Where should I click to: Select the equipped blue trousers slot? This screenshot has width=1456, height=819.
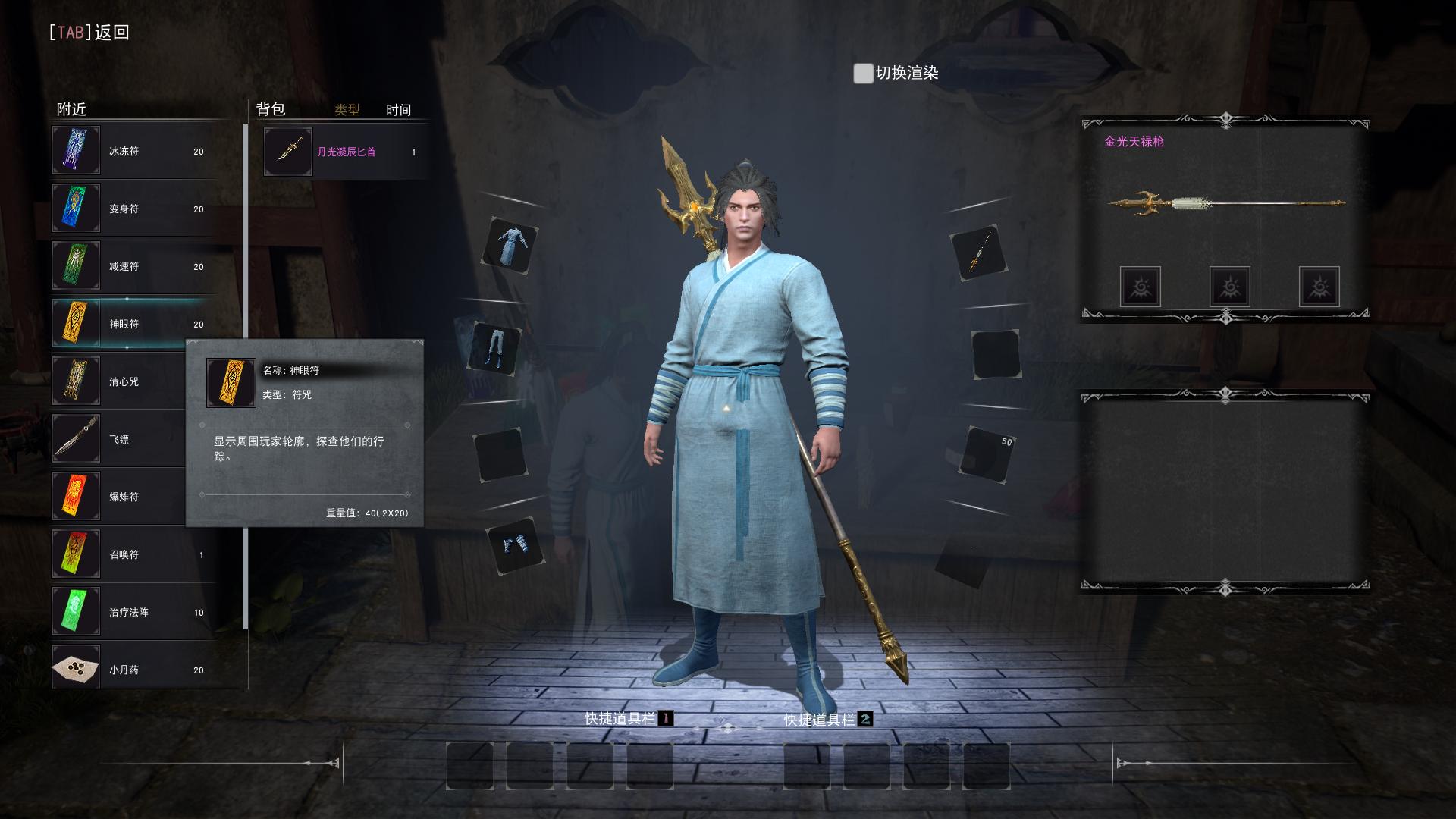(x=496, y=349)
